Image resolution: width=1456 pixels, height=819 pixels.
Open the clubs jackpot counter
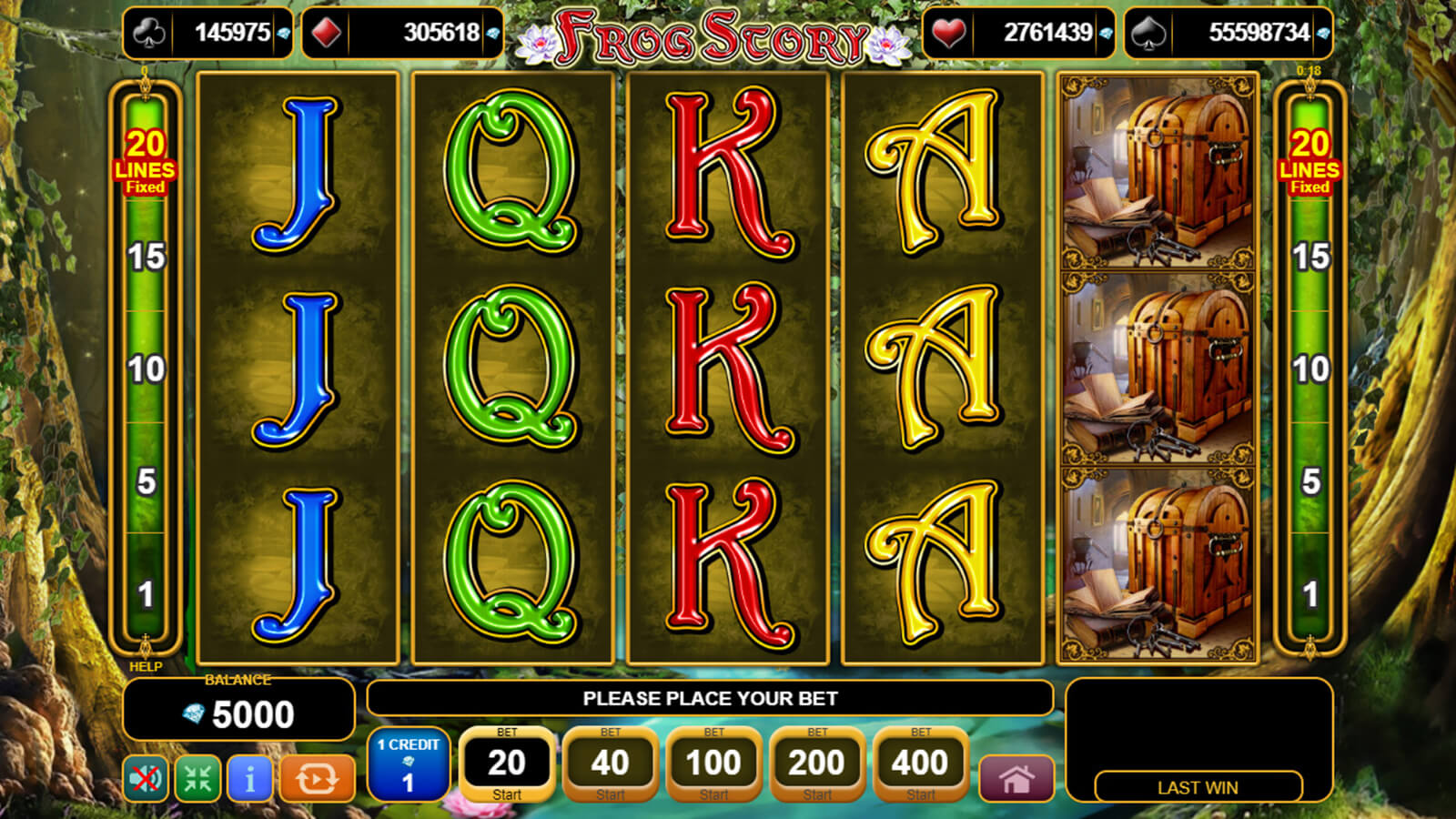pos(208,33)
